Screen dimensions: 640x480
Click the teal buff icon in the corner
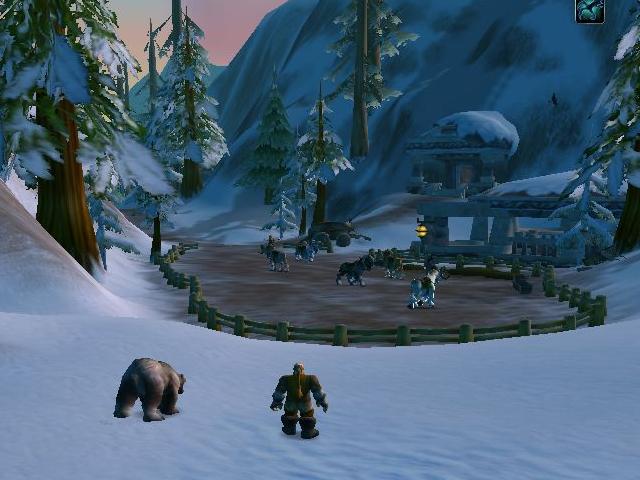point(590,11)
